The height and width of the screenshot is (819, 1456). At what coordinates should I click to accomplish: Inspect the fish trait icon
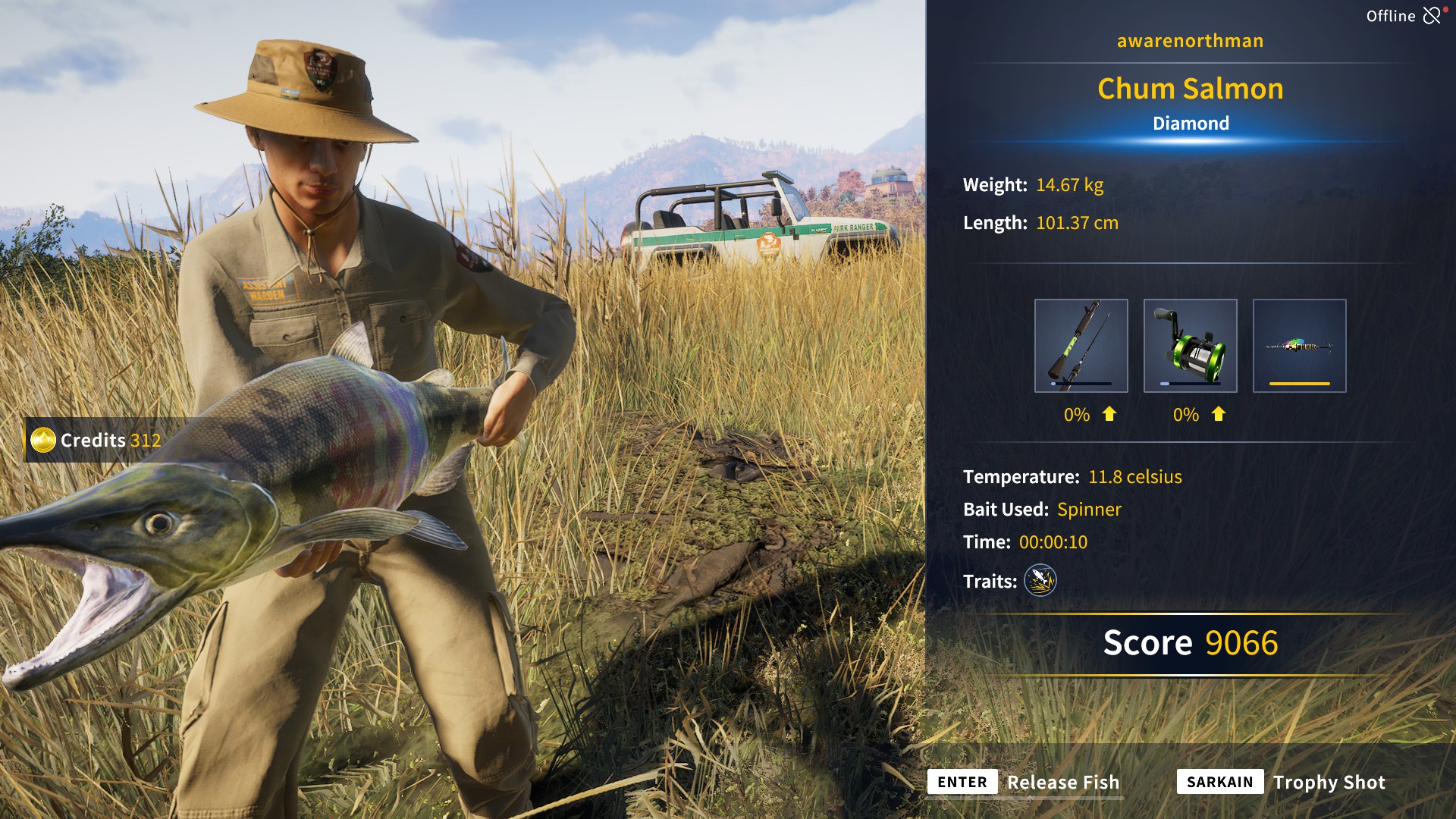[x=1040, y=581]
